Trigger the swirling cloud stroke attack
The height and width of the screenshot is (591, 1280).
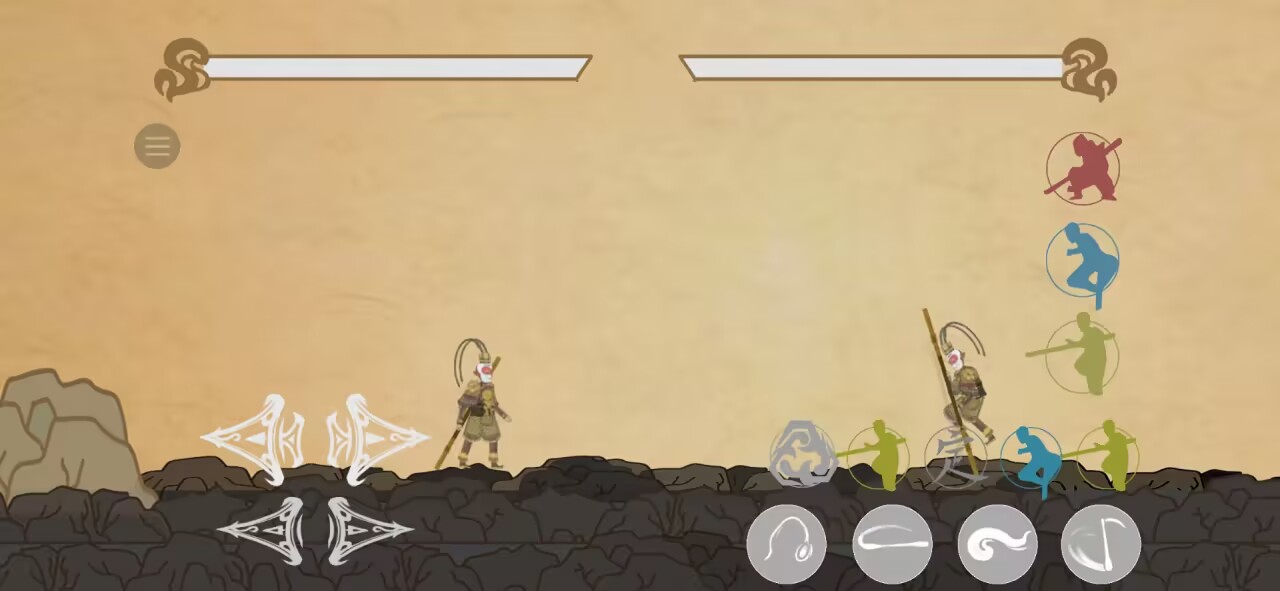997,545
